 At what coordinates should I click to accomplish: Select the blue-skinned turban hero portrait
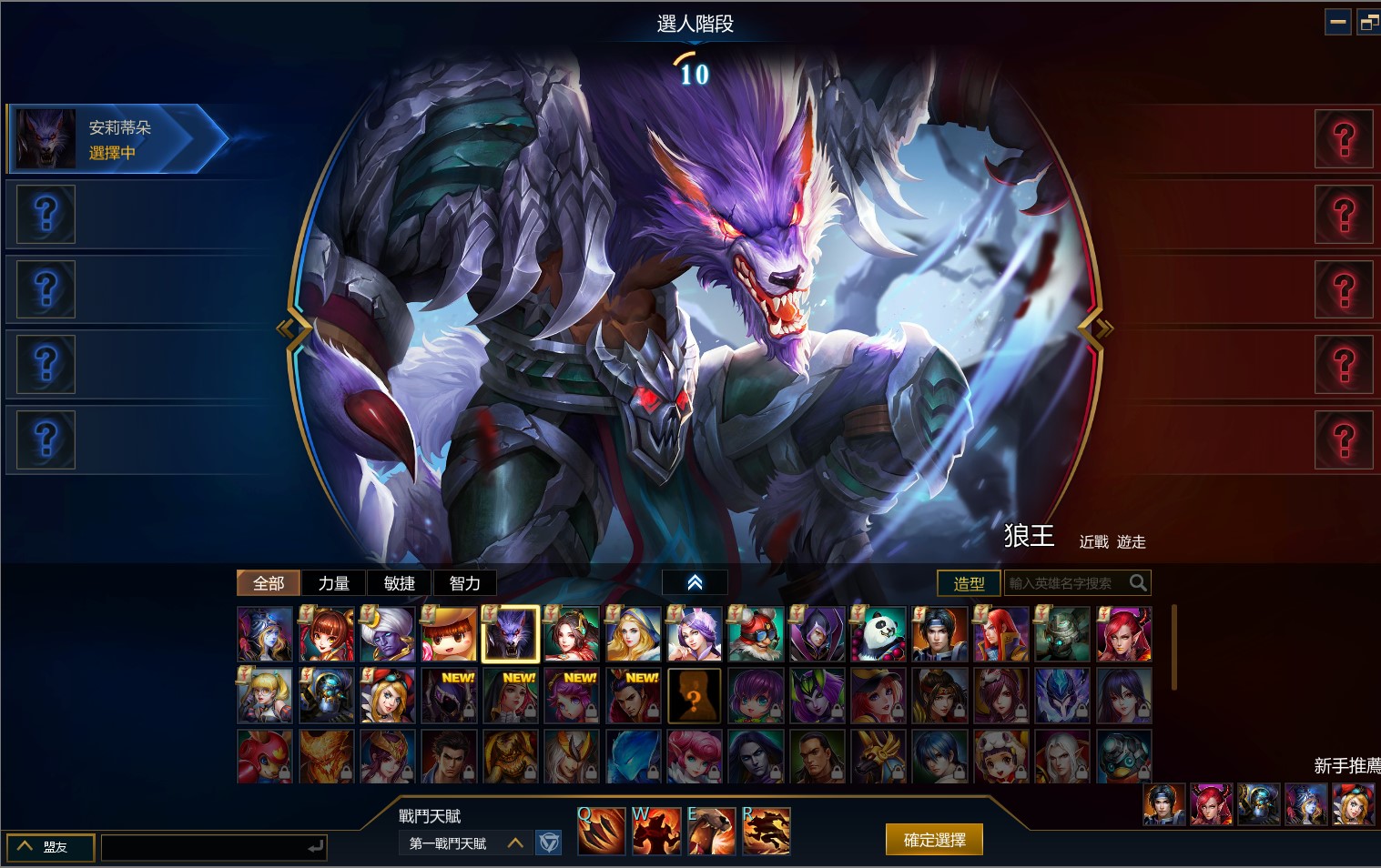[x=388, y=634]
